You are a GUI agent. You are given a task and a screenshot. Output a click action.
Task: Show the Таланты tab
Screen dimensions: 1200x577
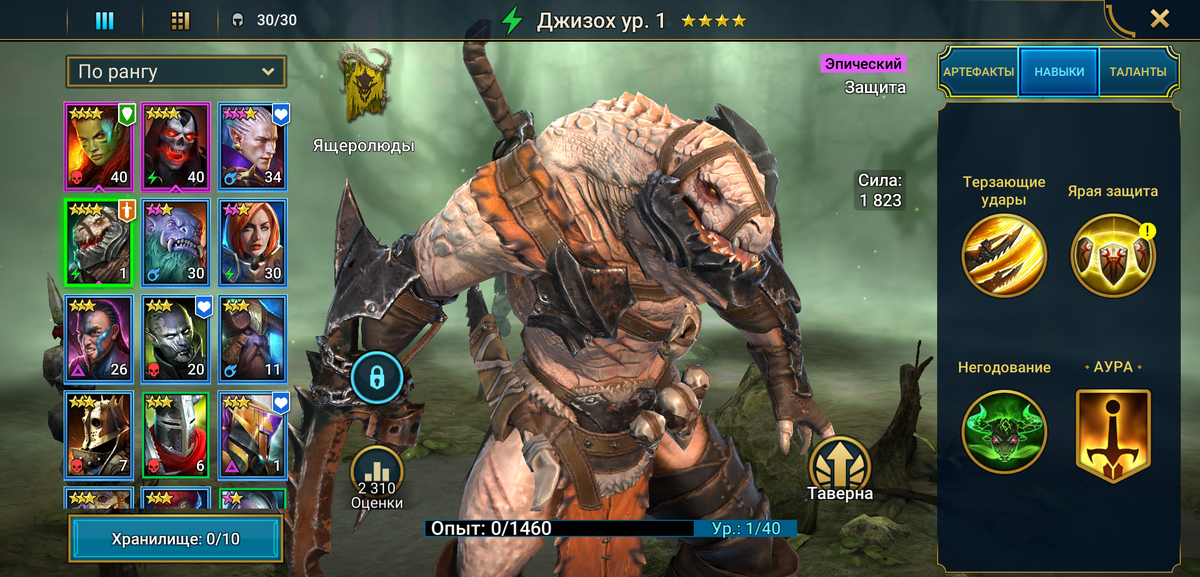pos(1138,72)
